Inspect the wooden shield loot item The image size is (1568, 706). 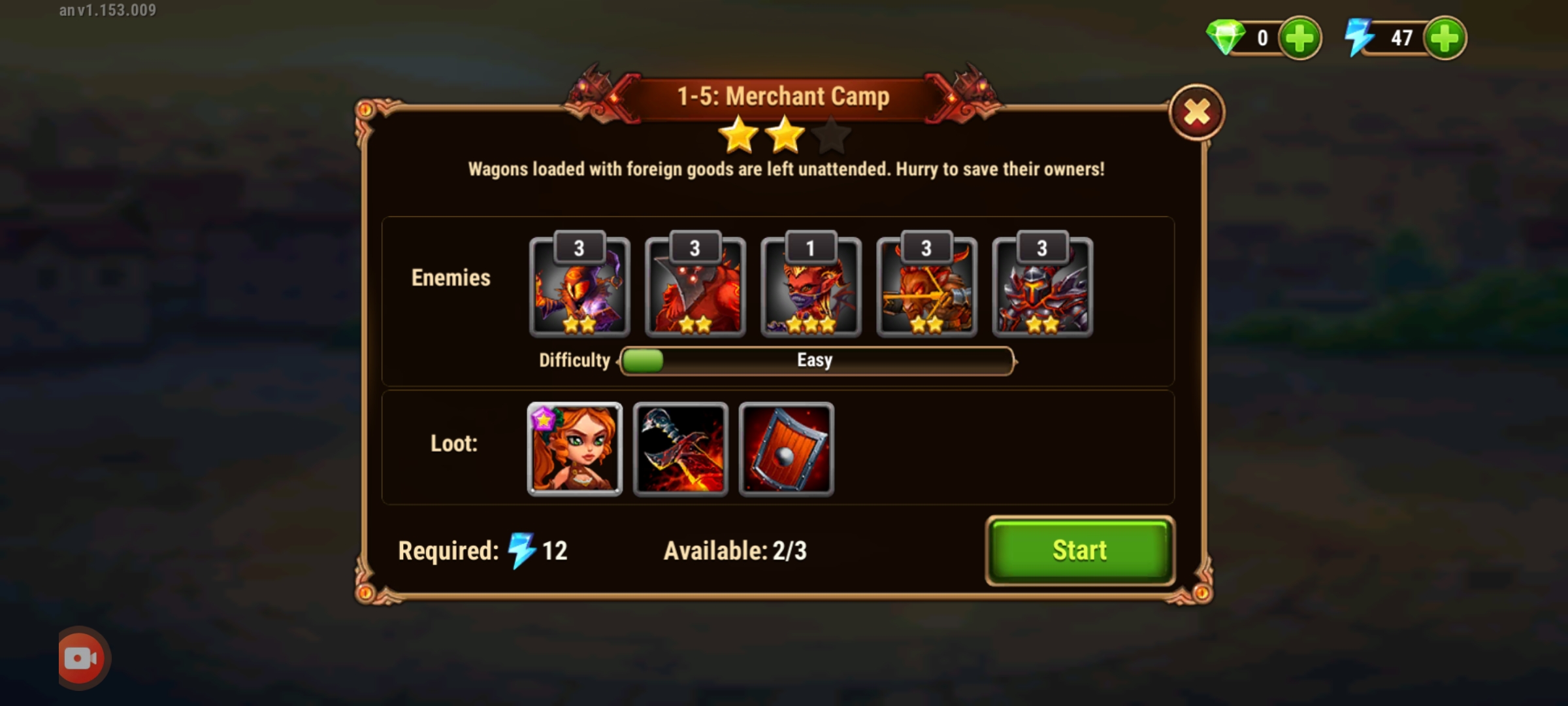(786, 448)
